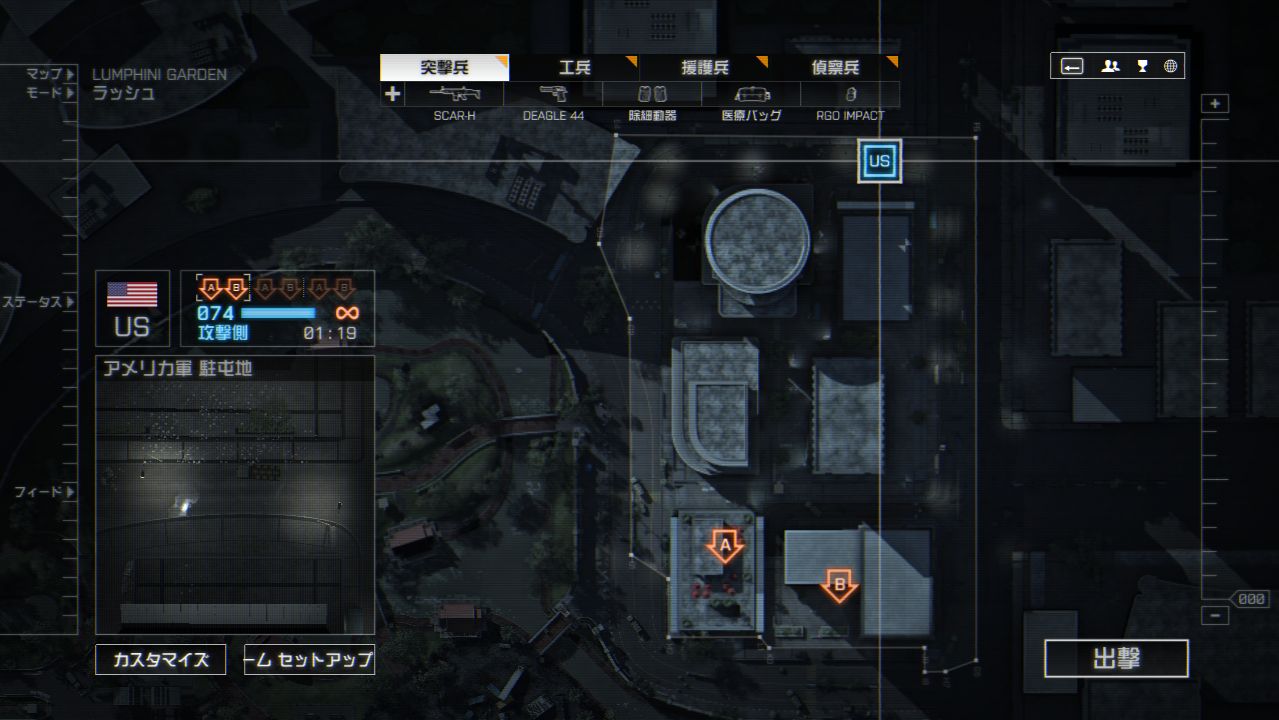Select the 除細動器 defibrillator gadget slot

pyautogui.click(x=652, y=95)
